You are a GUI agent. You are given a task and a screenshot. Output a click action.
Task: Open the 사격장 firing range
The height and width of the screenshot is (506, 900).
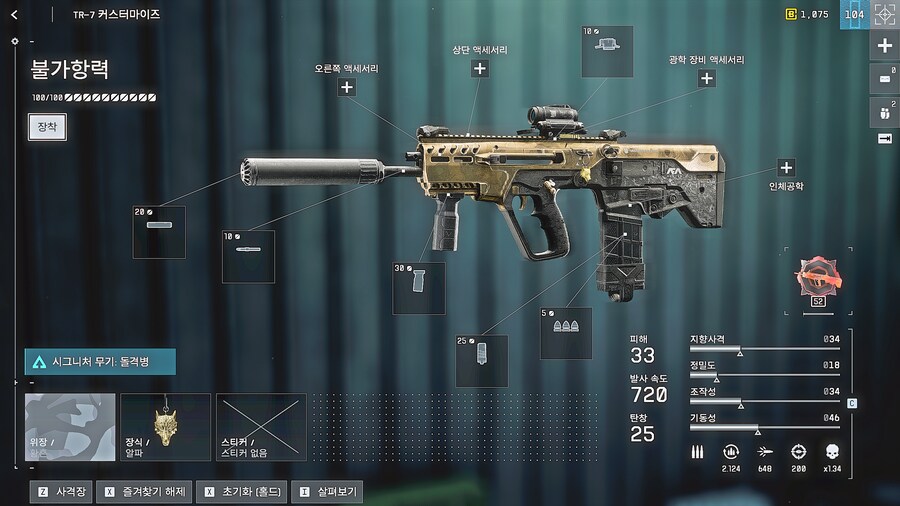[62, 492]
